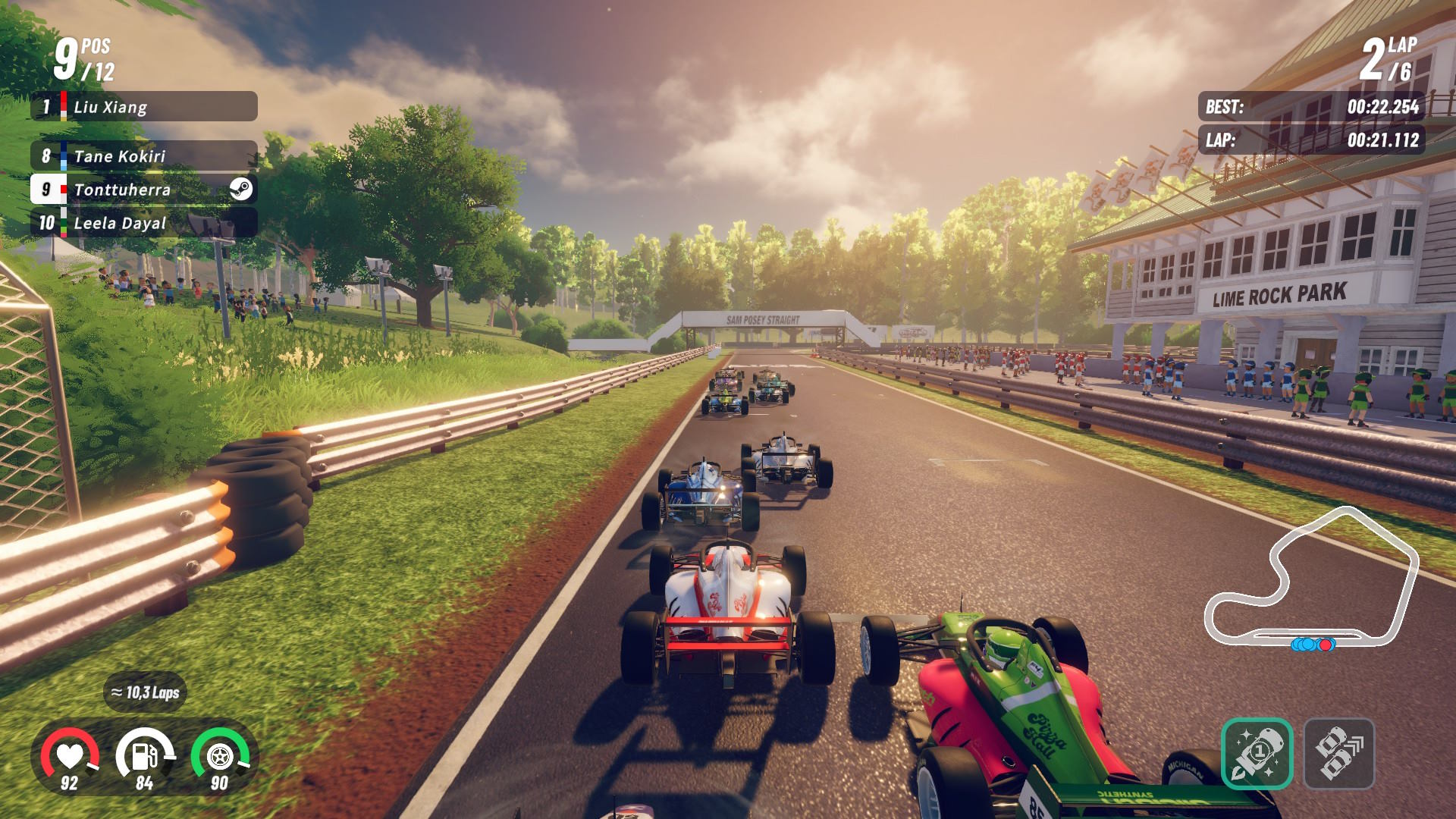Click the tyre wear gauge
Image resolution: width=1456 pixels, height=819 pixels.
click(x=219, y=758)
